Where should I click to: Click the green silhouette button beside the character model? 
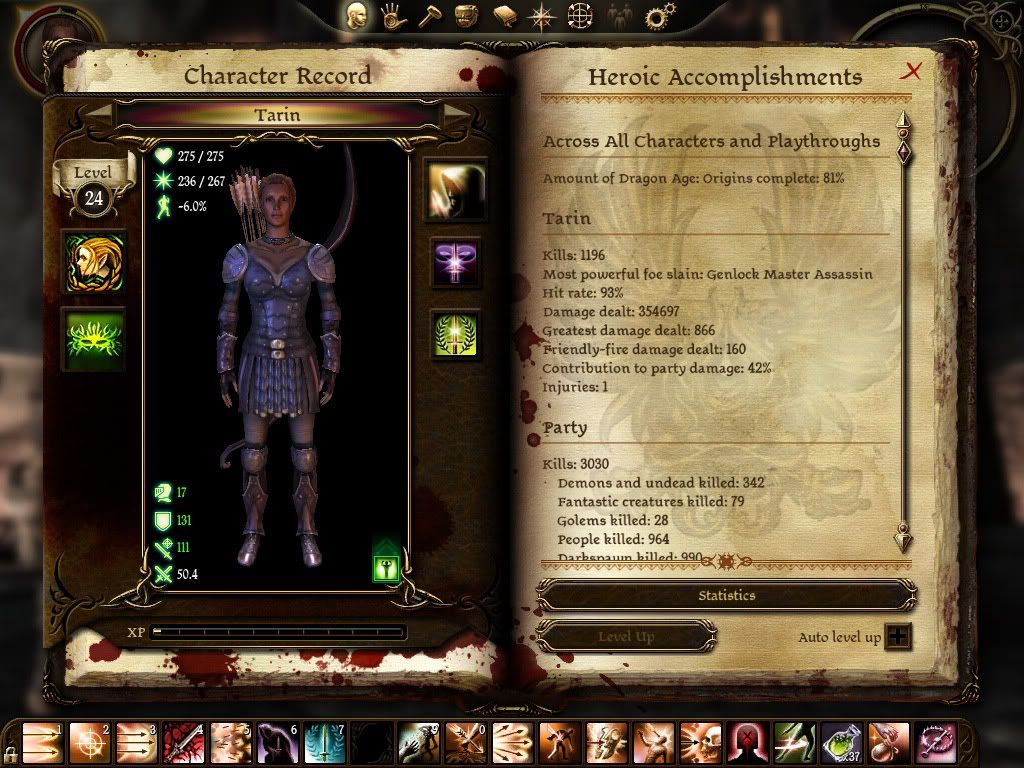click(387, 567)
